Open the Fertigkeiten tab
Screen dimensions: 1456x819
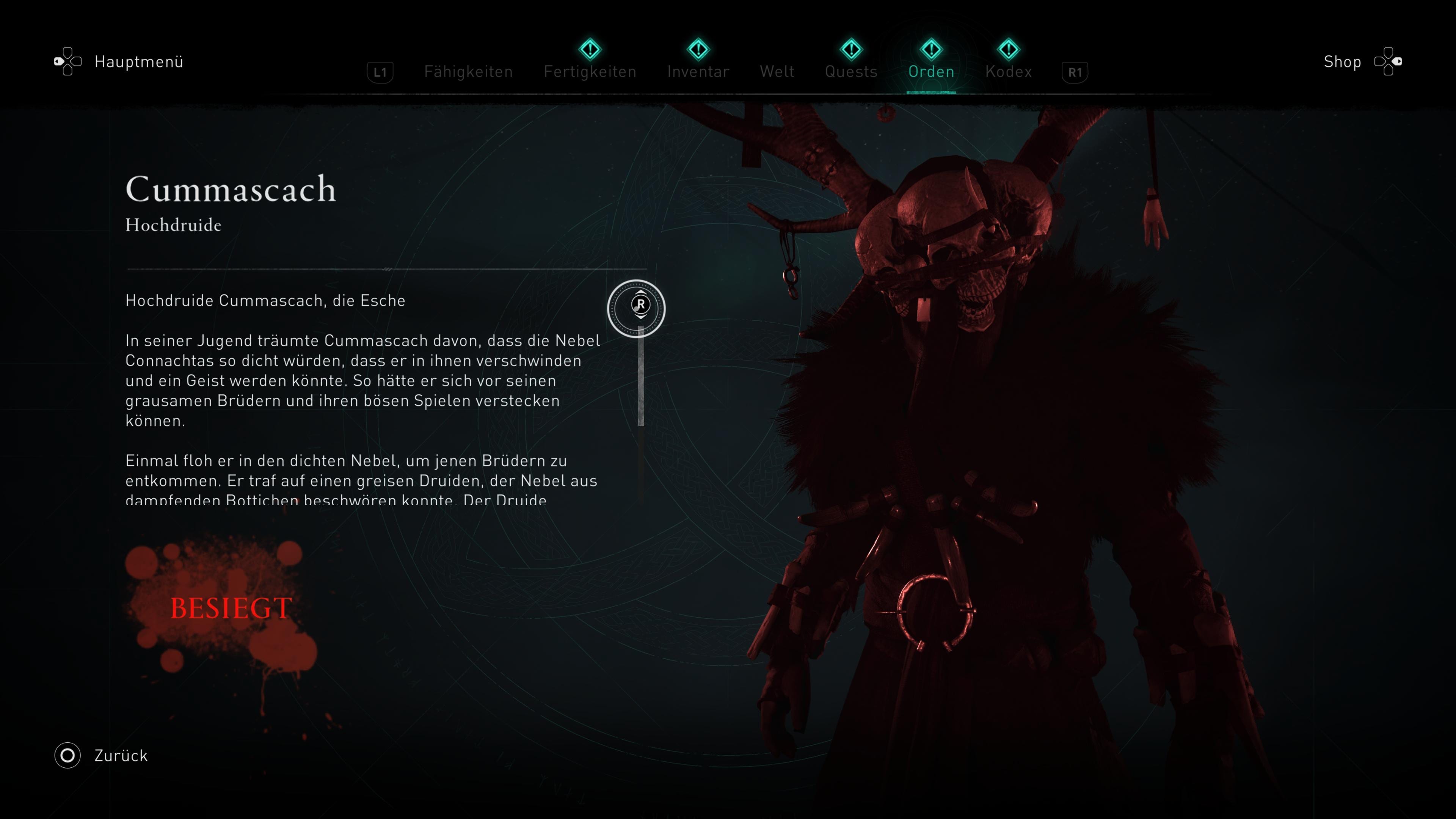[x=590, y=72]
